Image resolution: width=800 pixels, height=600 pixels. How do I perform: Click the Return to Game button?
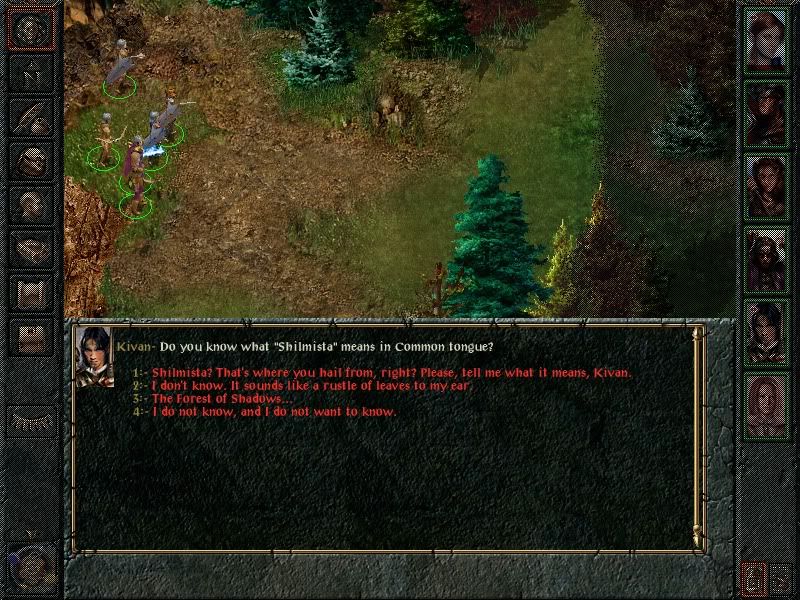coord(31,29)
